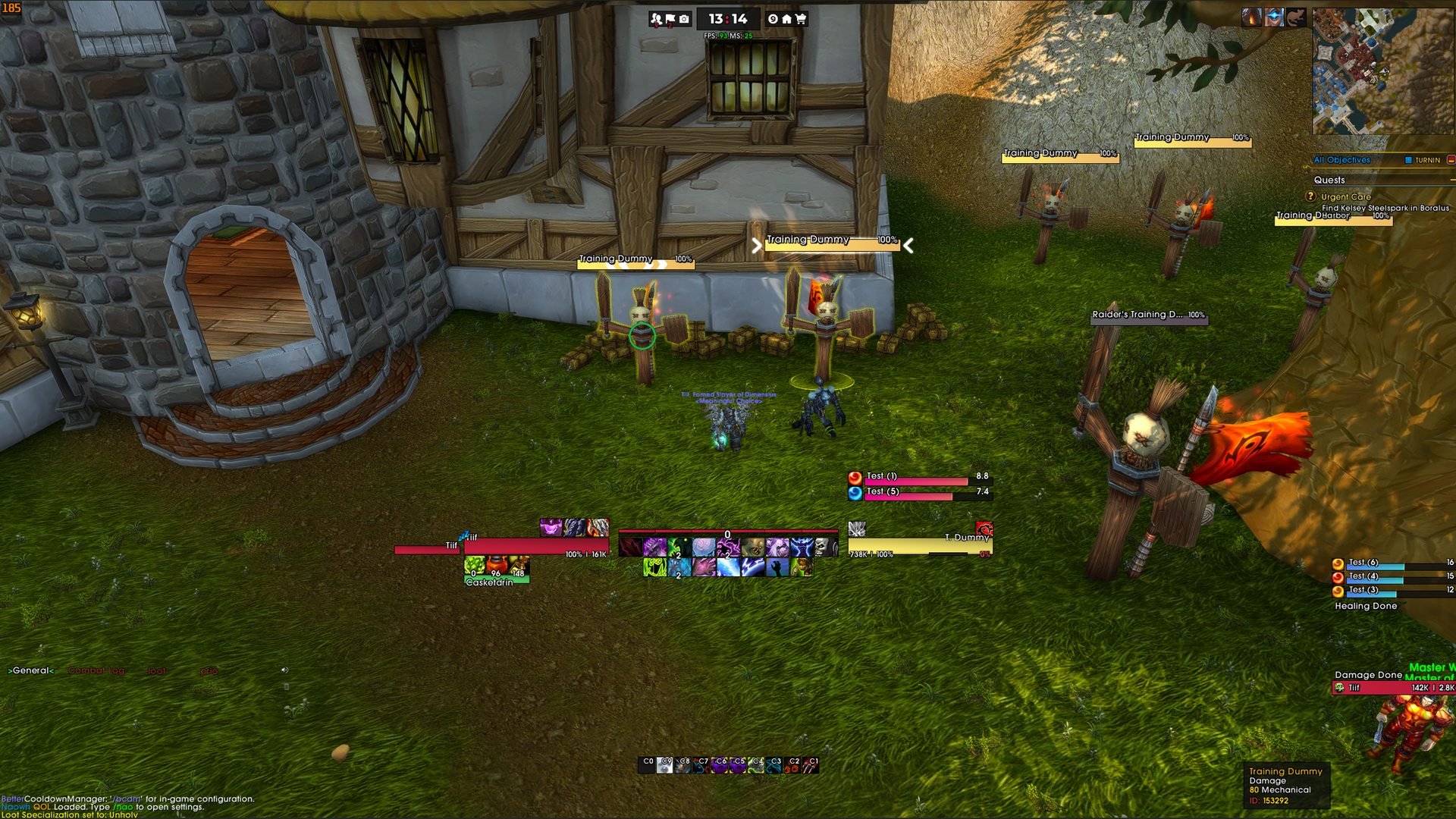Click the rat-silhouette buff icon
The height and width of the screenshot is (819, 1456).
point(1295,17)
